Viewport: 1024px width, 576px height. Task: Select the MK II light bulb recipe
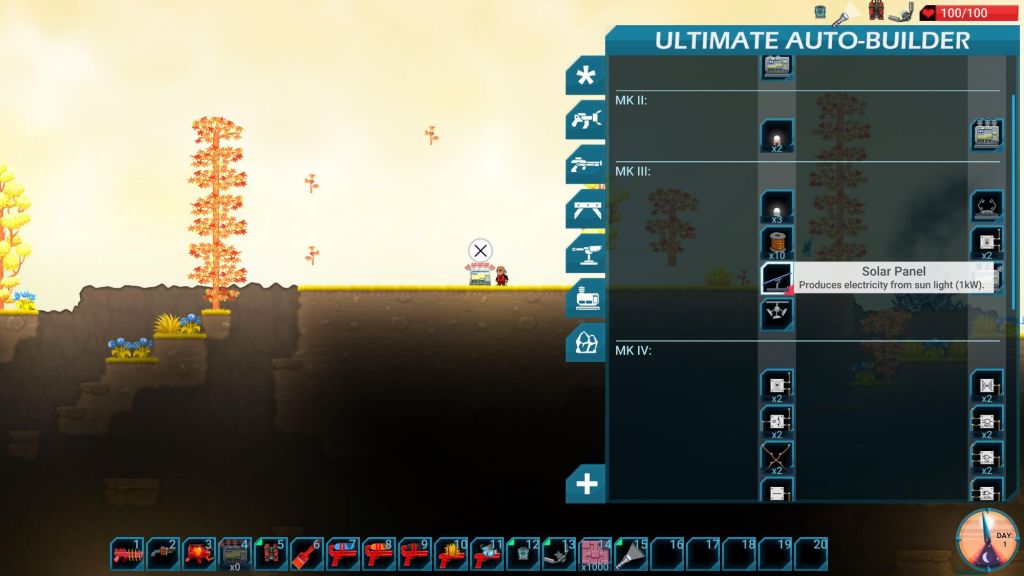click(x=777, y=135)
